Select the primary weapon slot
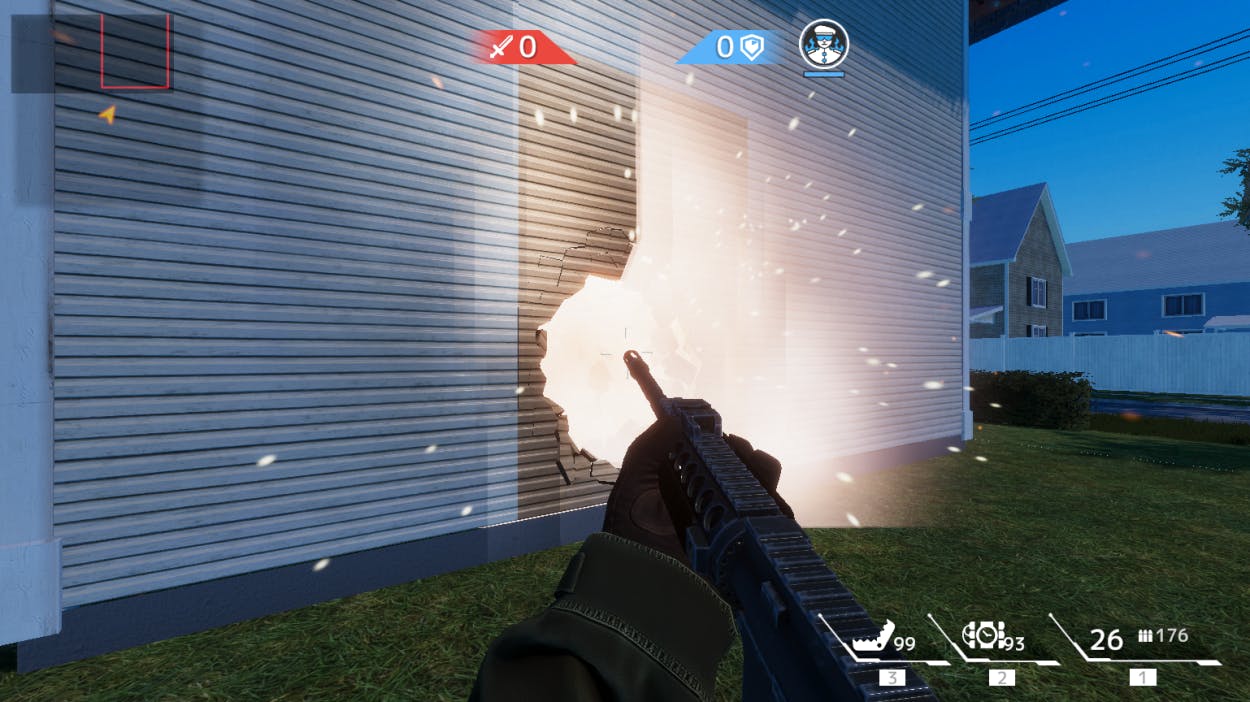This screenshot has height=702, width=1250. click(1140, 640)
